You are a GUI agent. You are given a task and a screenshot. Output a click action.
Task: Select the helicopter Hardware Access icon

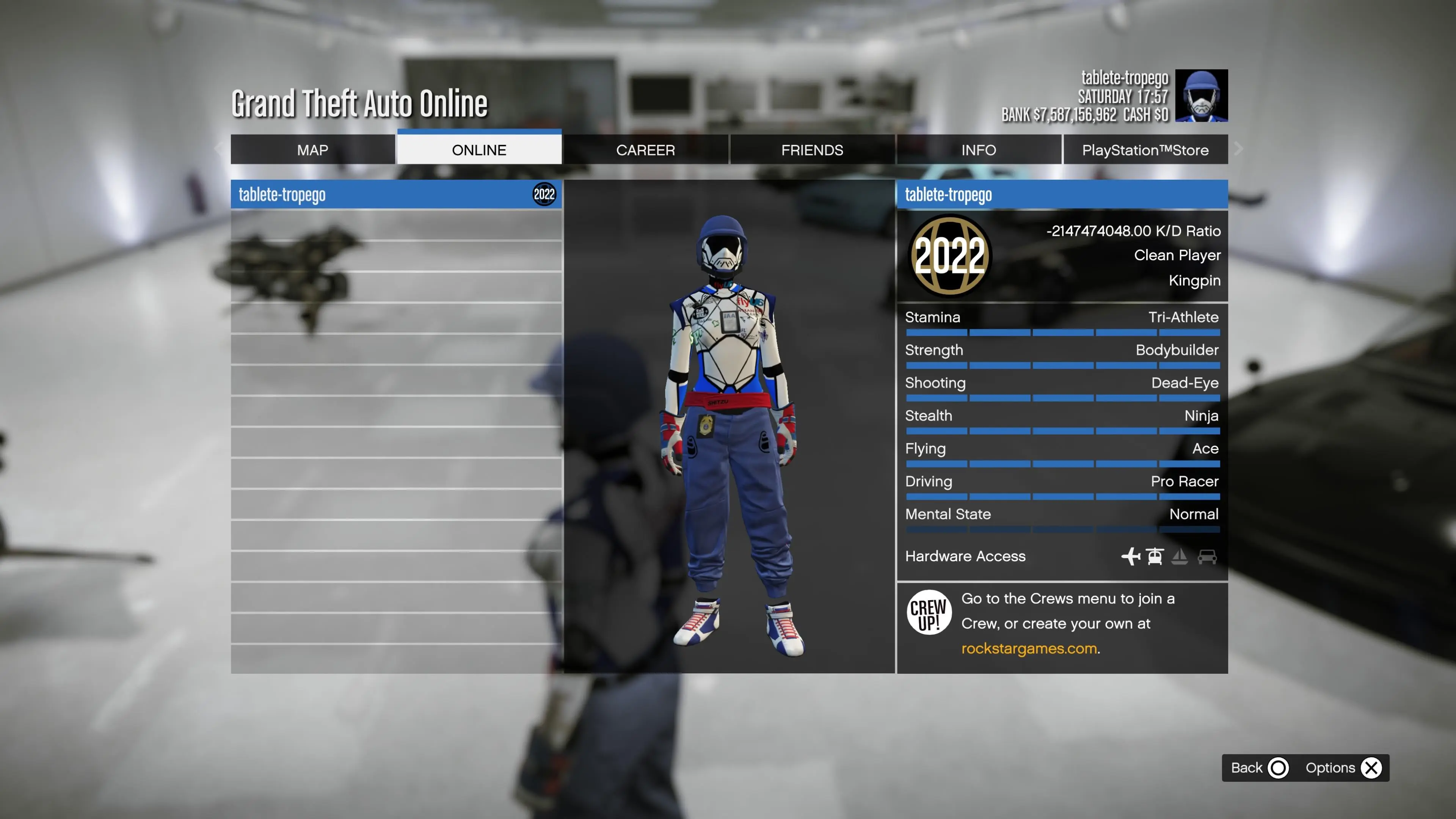click(x=1155, y=557)
